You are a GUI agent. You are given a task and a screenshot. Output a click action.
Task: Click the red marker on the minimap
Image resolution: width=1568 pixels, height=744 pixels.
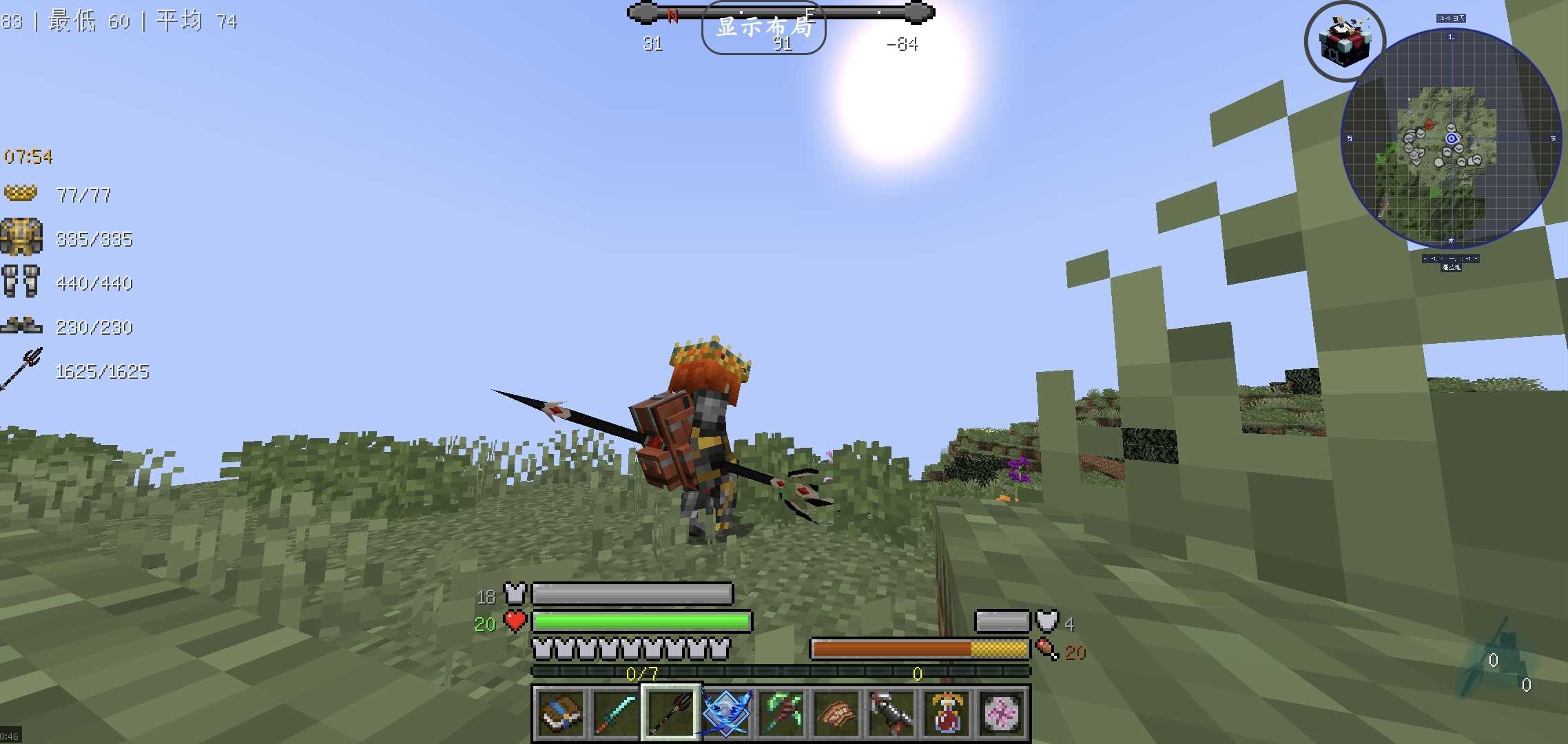(1429, 125)
